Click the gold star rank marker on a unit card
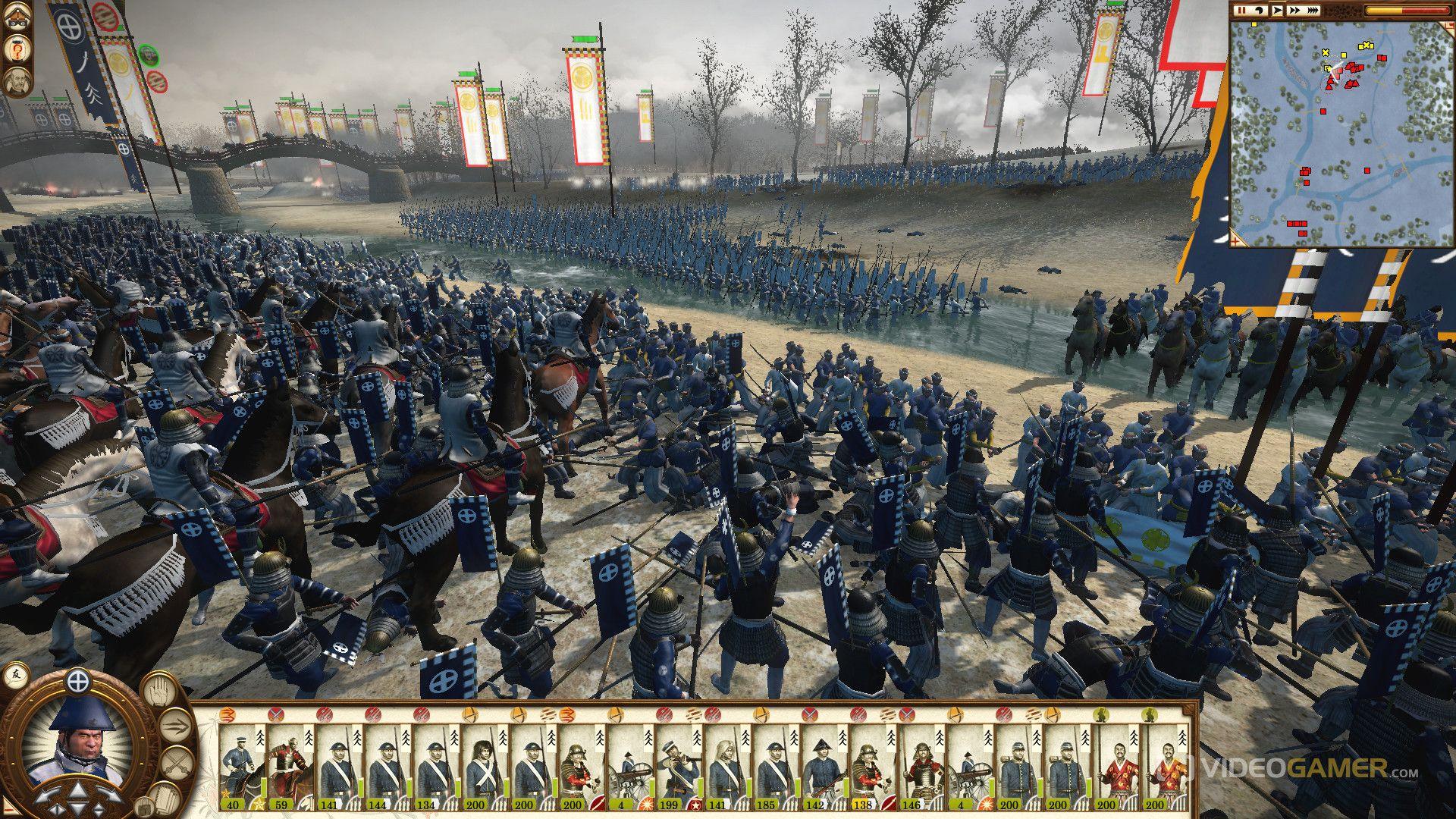 [x=258, y=803]
